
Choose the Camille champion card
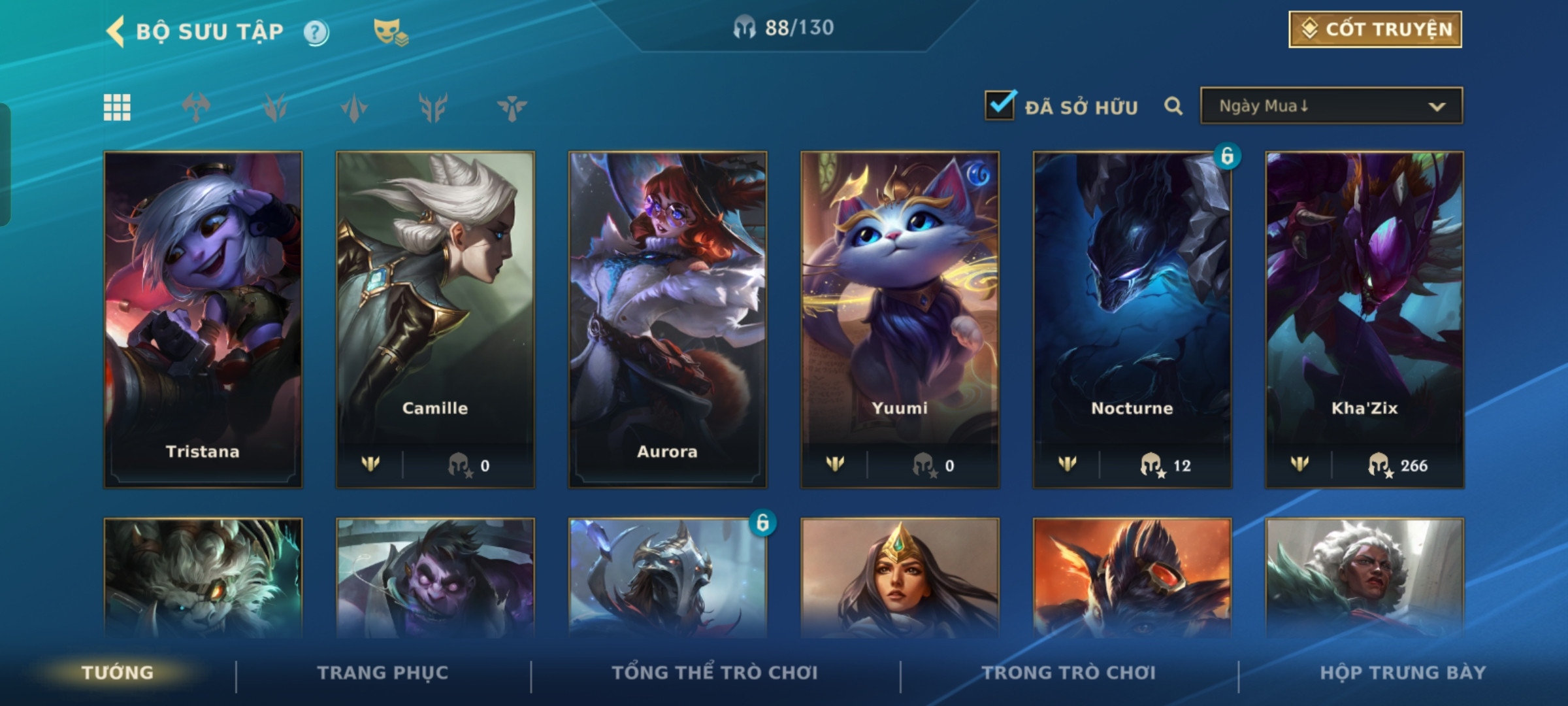435,319
